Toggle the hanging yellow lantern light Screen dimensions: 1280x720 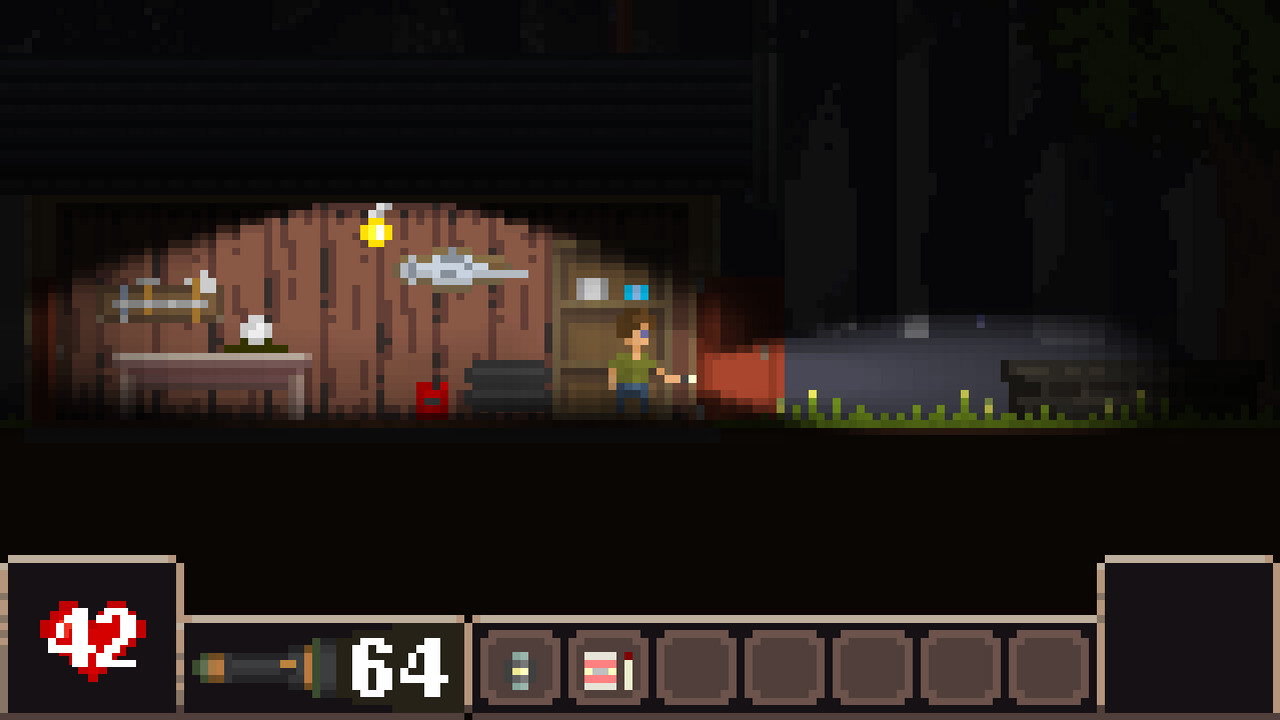pos(375,231)
